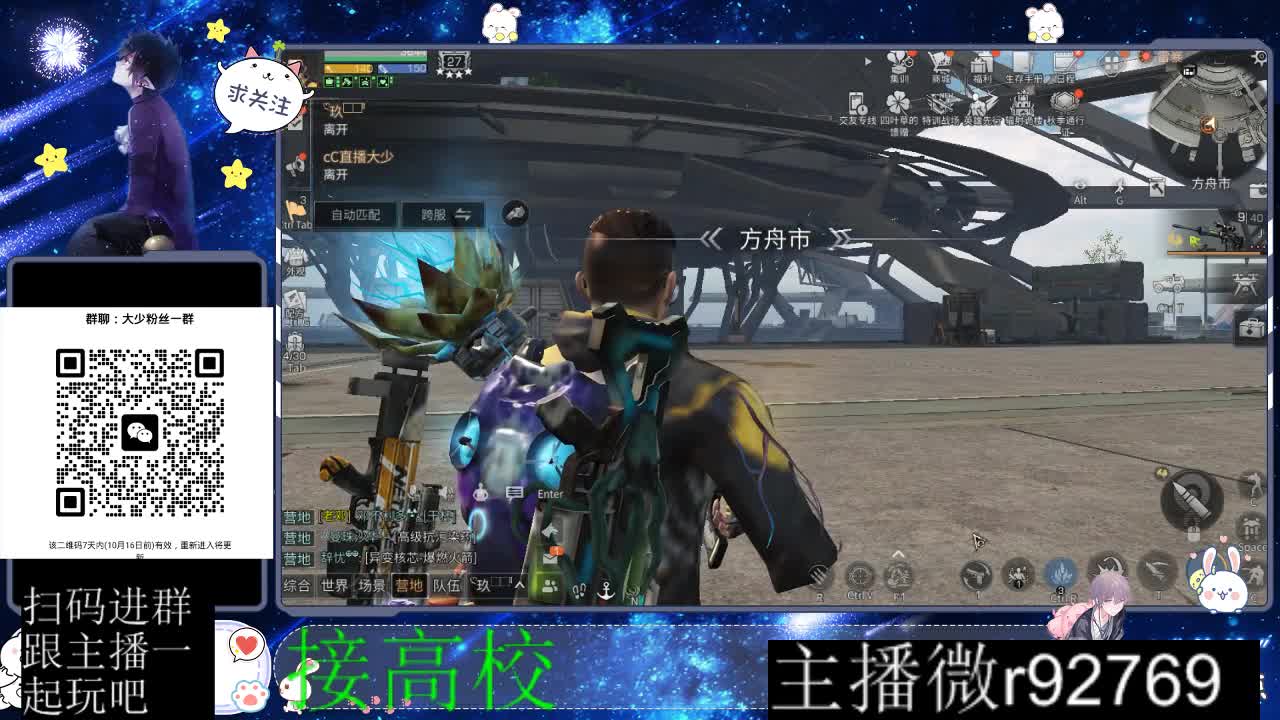Click the anchor icon beside the chat bar
This screenshot has width=1280, height=720.
coord(606,590)
